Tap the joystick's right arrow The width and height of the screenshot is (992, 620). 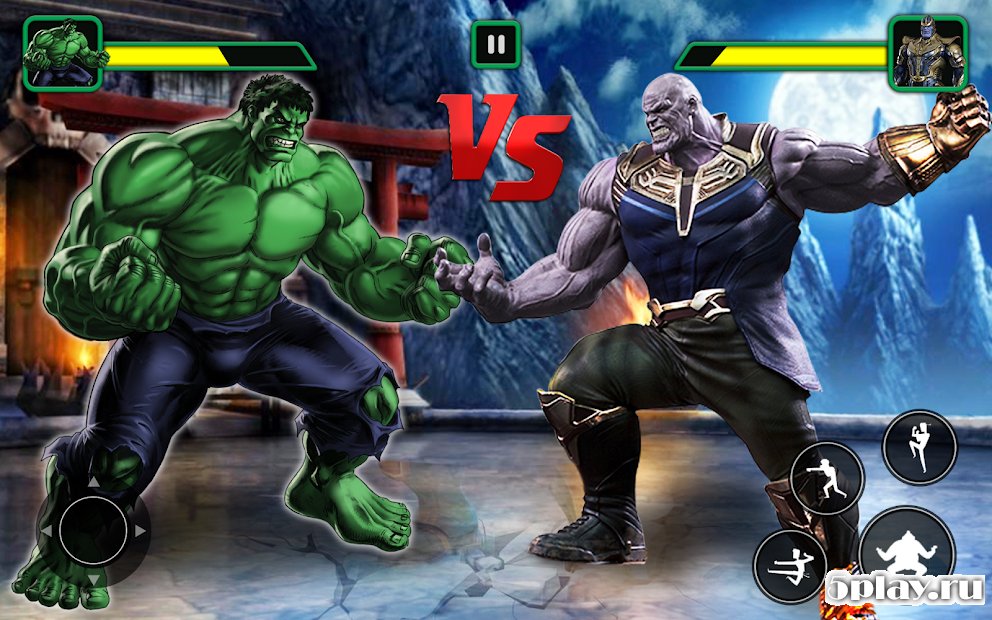tap(140, 530)
